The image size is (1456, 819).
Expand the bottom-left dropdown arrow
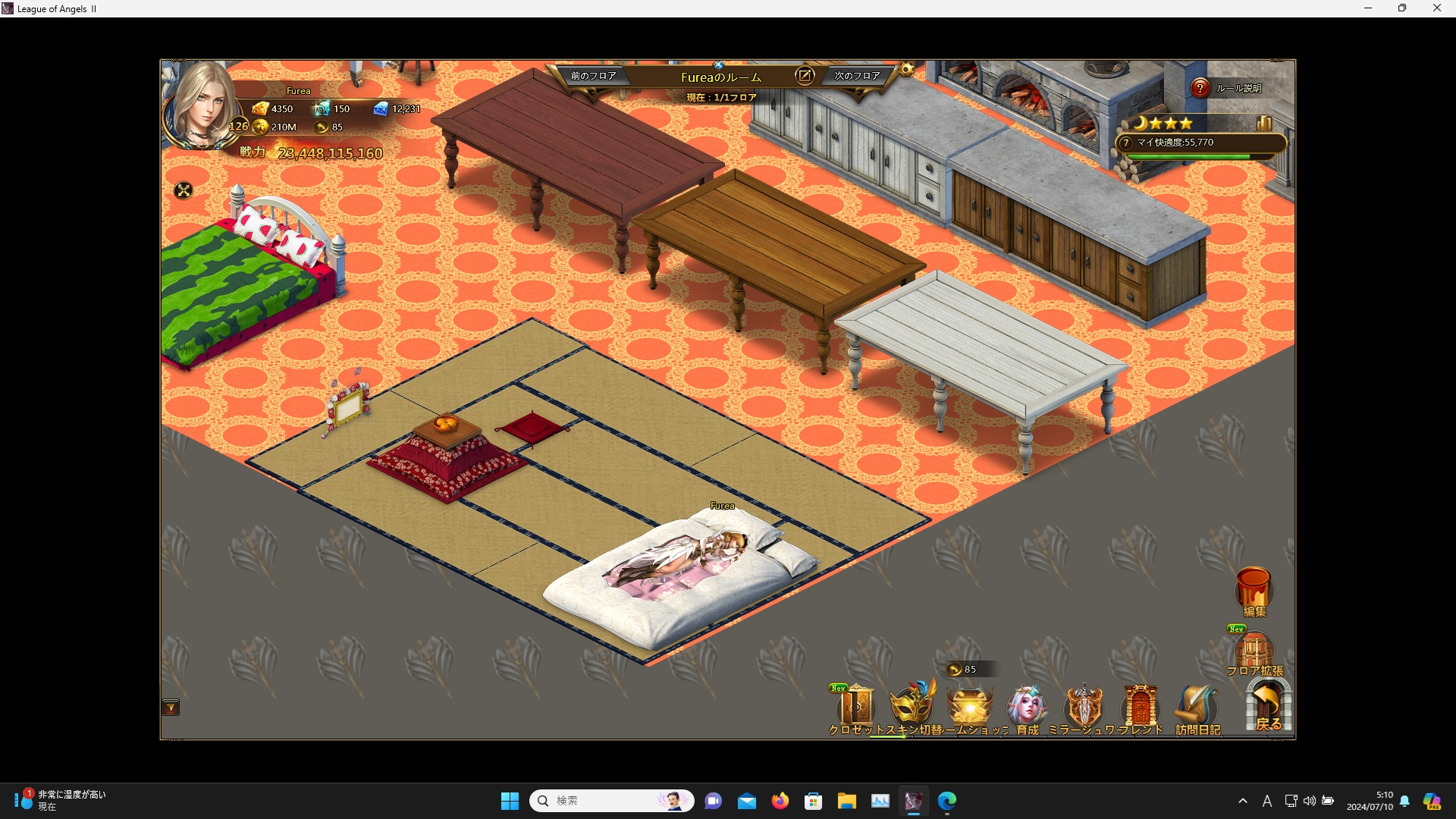click(x=171, y=708)
